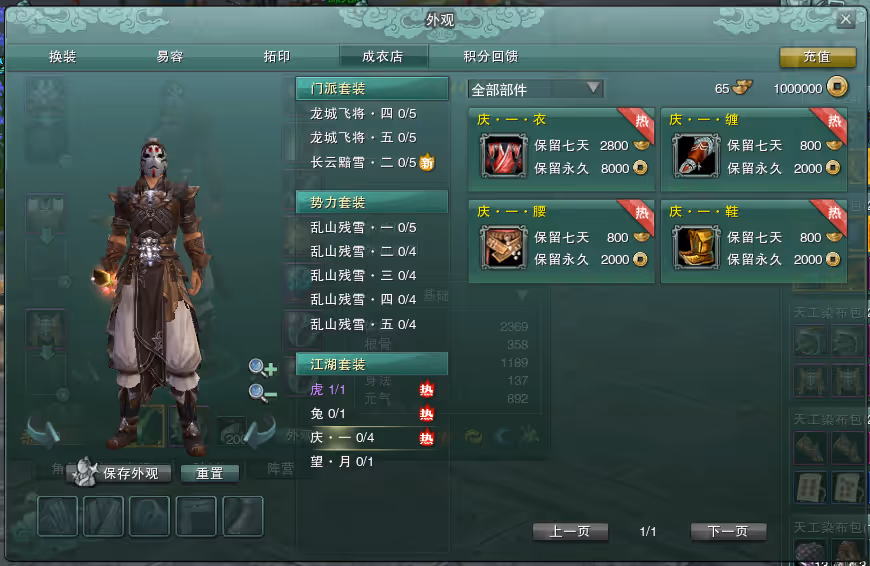Click the 充值 recharge button
This screenshot has width=870, height=566.
pos(817,57)
